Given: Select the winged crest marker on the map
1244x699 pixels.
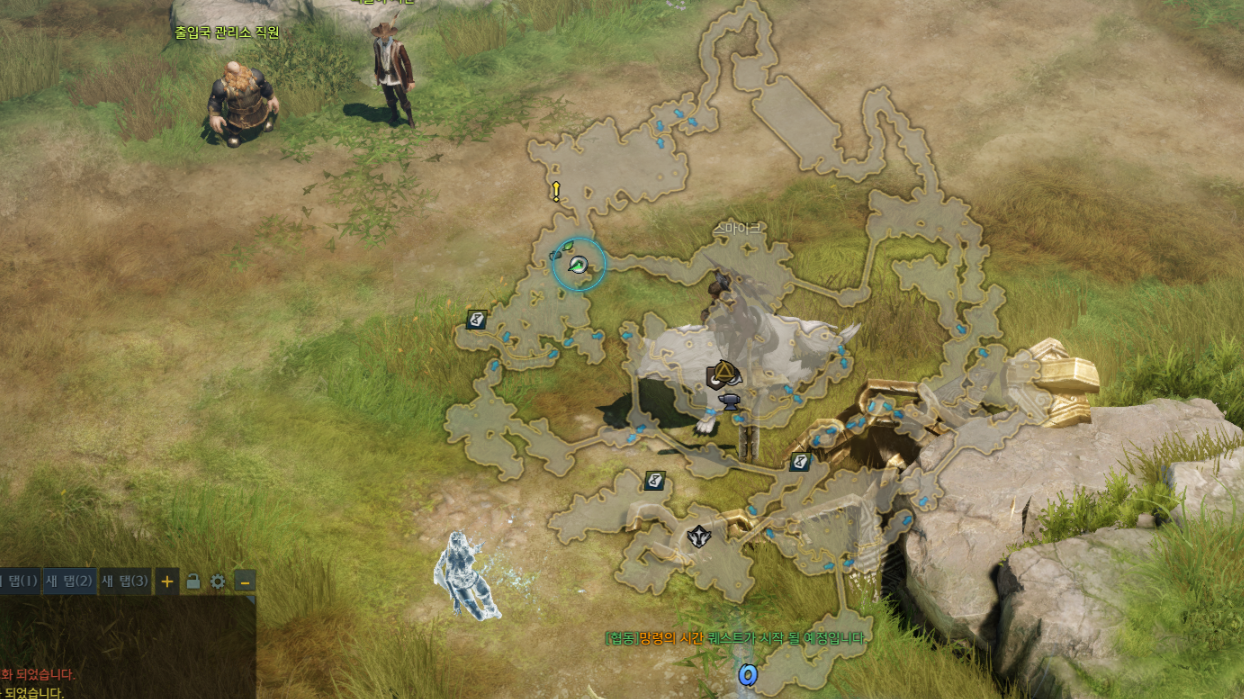Looking at the screenshot, I should (698, 537).
